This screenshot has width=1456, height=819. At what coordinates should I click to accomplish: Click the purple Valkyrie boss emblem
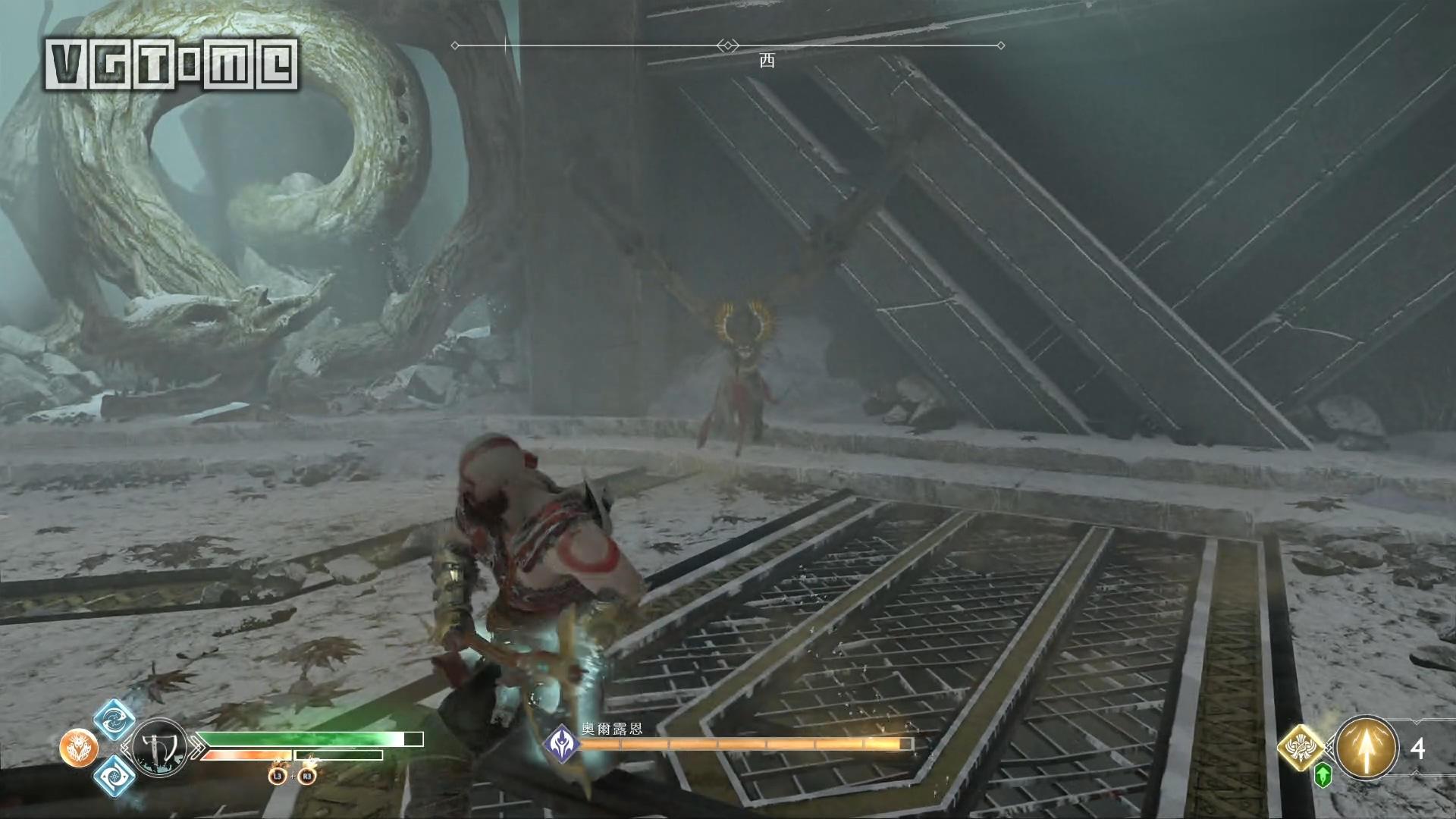coord(563,743)
